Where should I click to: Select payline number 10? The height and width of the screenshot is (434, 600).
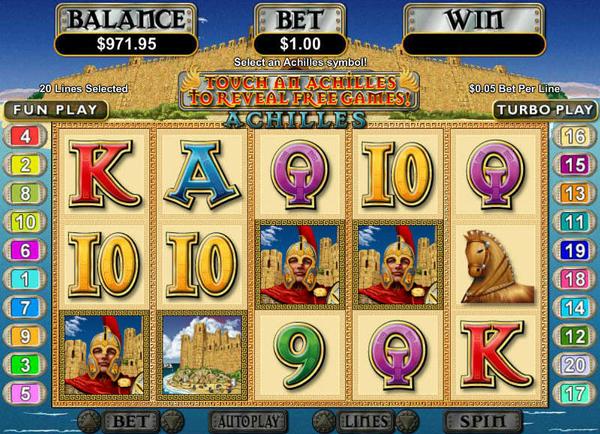24,222
